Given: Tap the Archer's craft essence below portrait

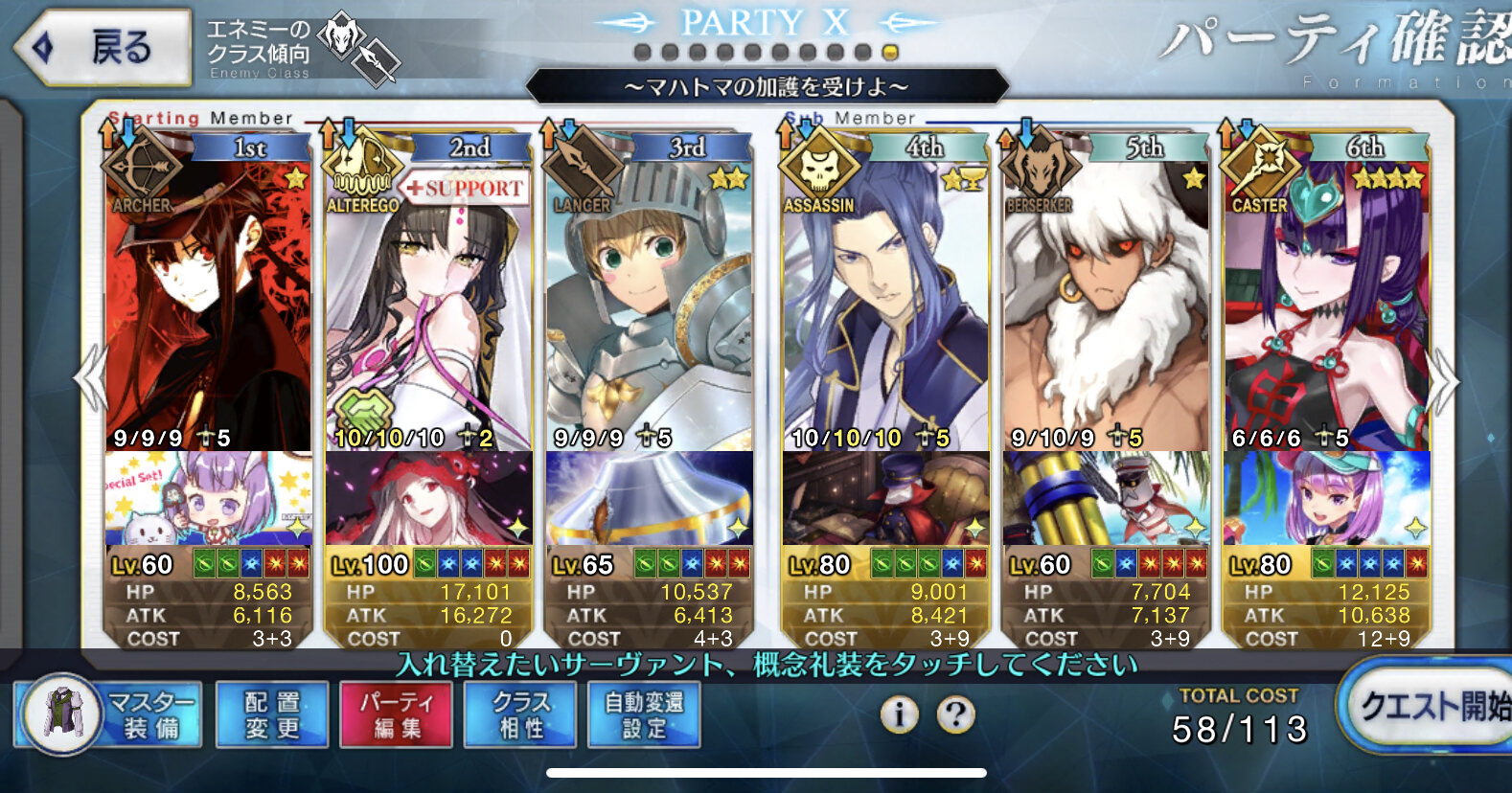Looking at the screenshot, I should [208, 499].
